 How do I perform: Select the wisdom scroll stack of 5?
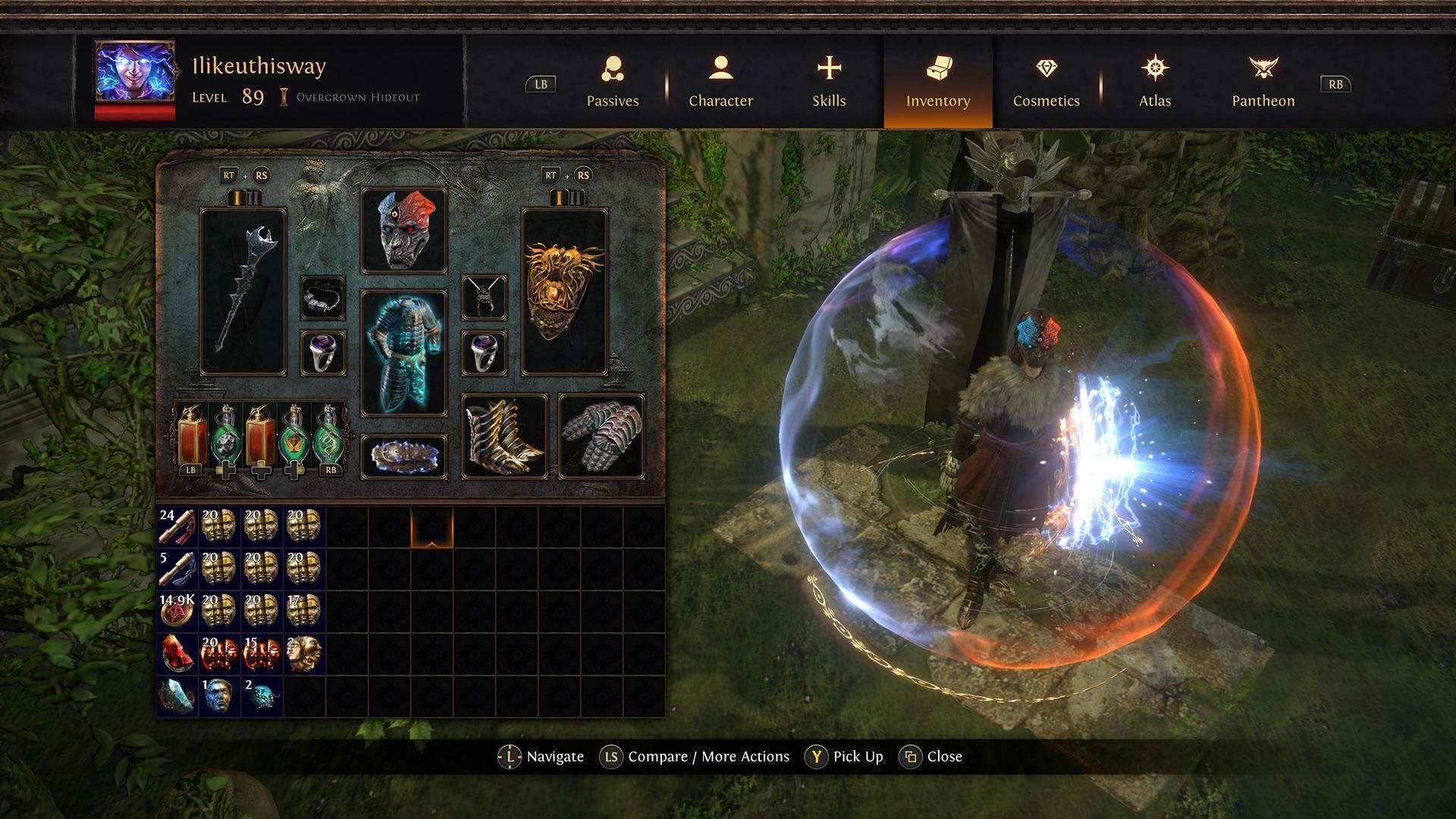[177, 569]
